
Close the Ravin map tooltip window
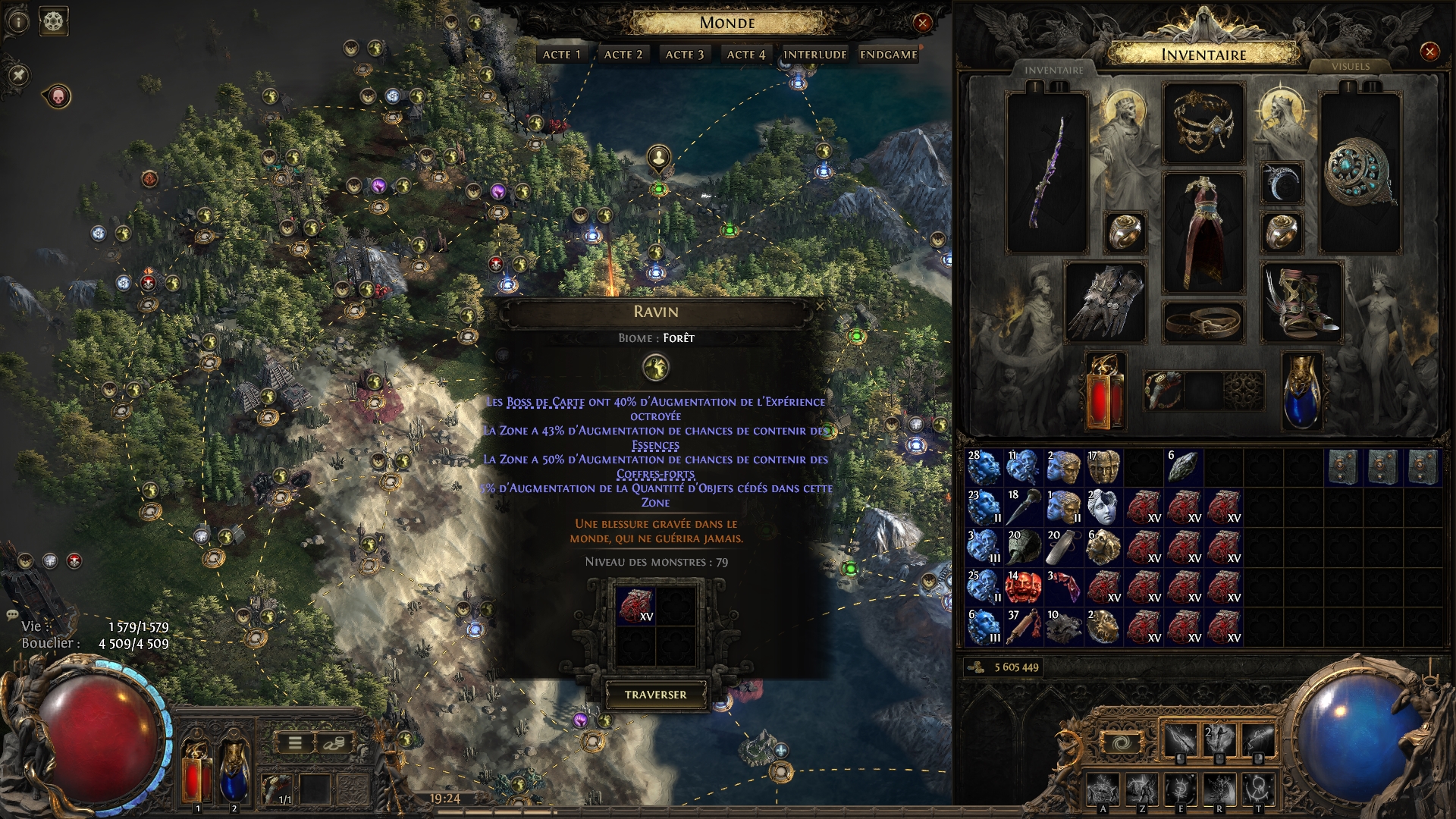click(820, 306)
